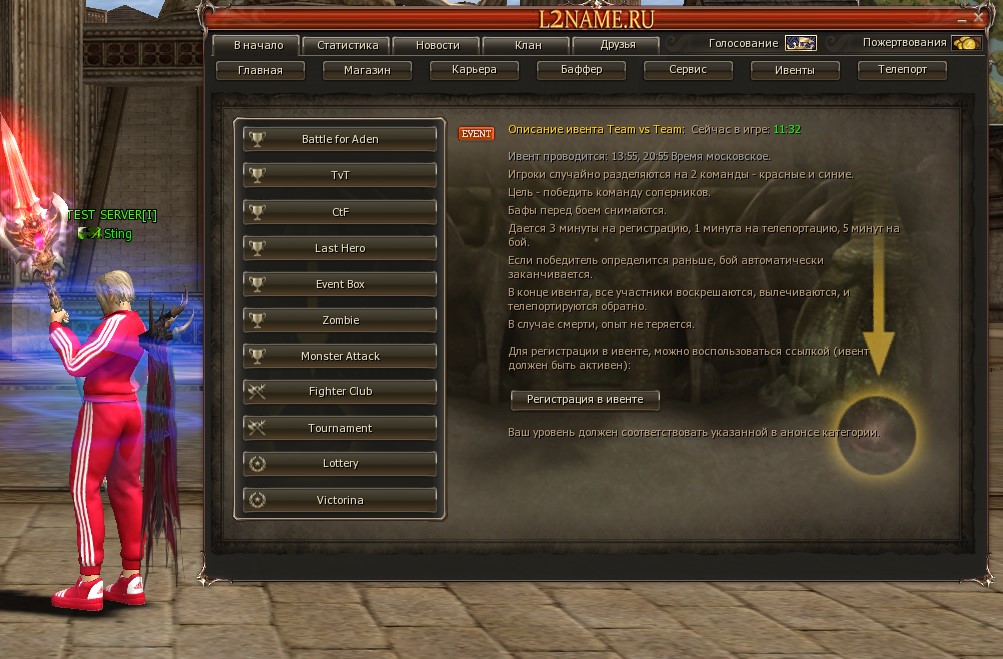Open the Last Hero event
The height and width of the screenshot is (659, 1003).
[340, 248]
